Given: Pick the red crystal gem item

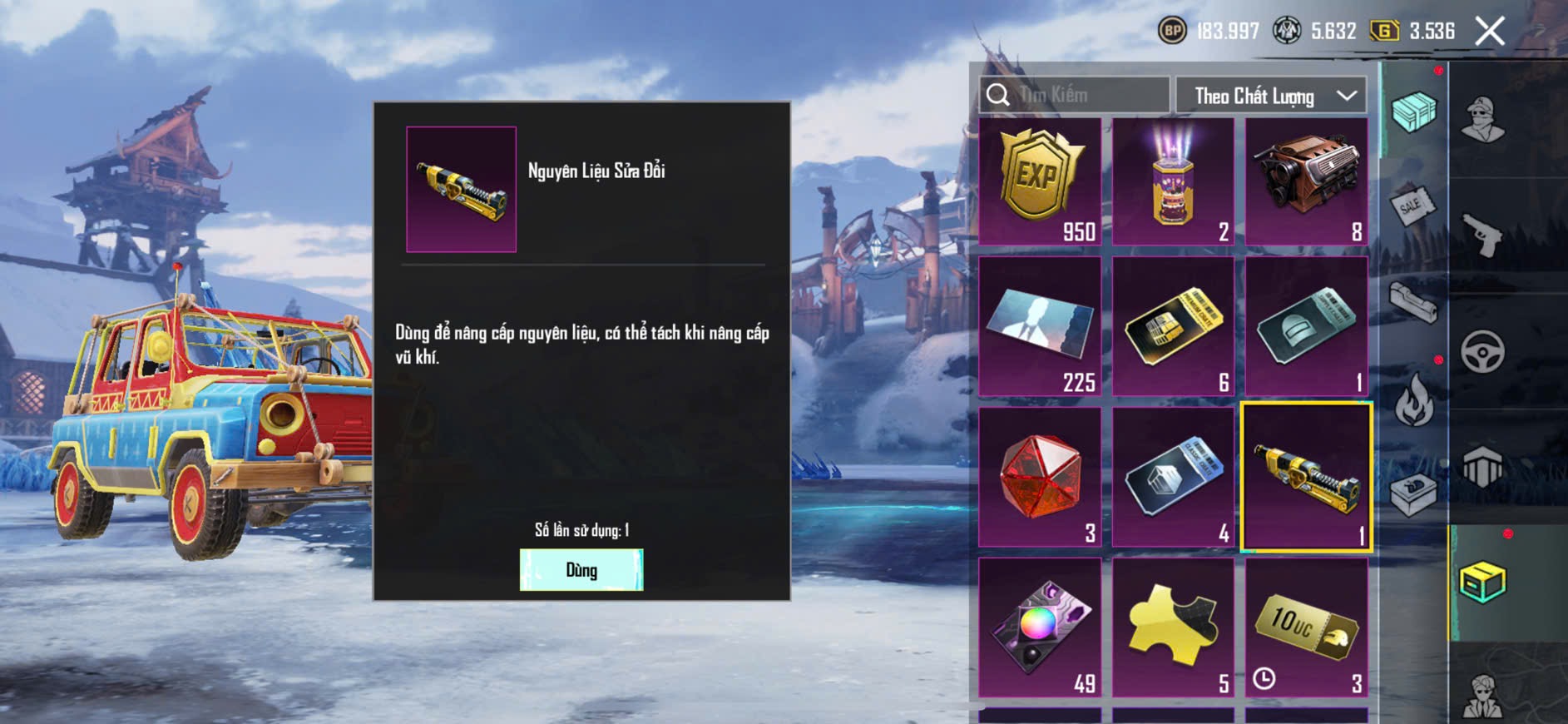Looking at the screenshot, I should pyautogui.click(x=1040, y=477).
